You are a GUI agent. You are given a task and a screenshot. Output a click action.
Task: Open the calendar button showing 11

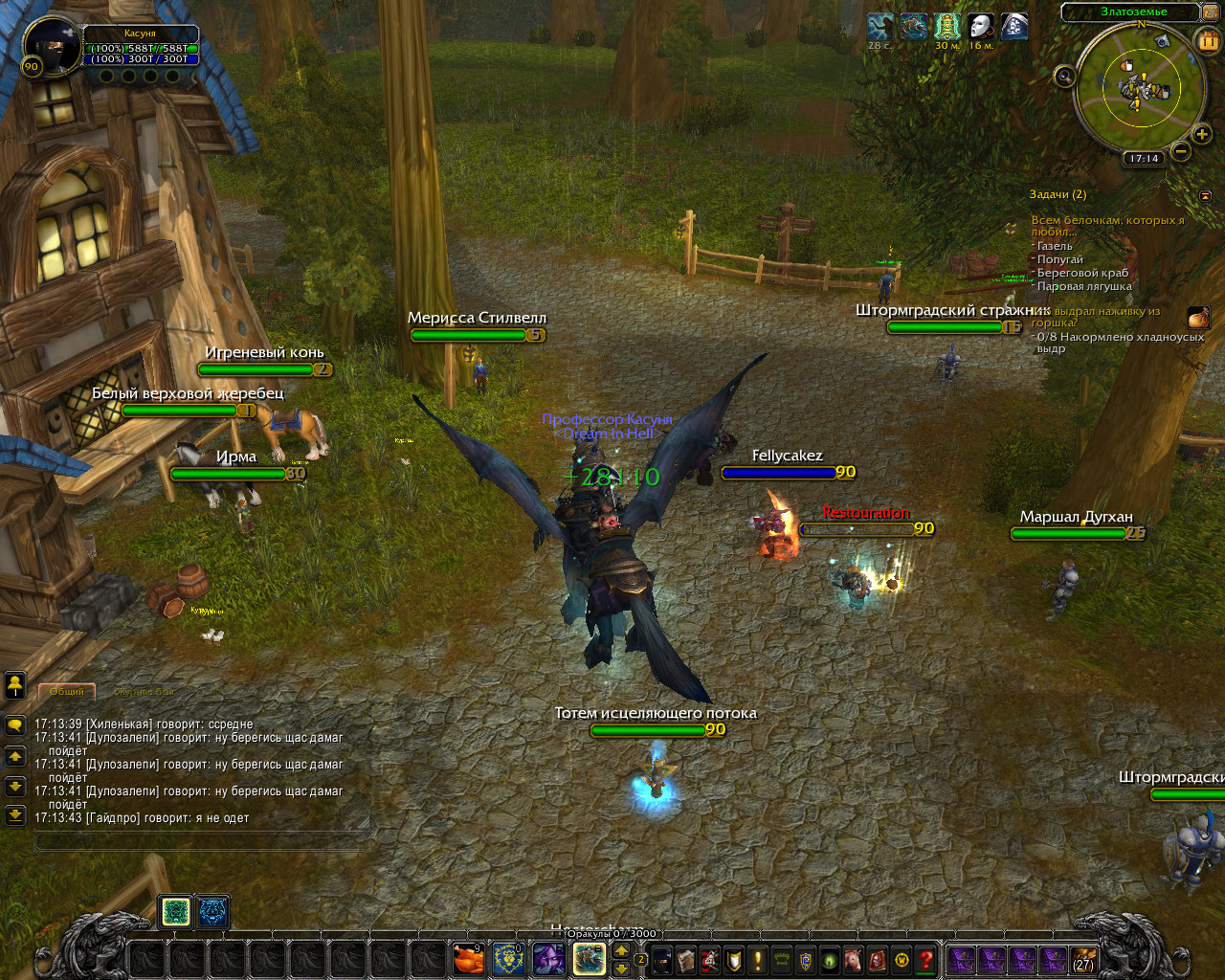[1208, 40]
